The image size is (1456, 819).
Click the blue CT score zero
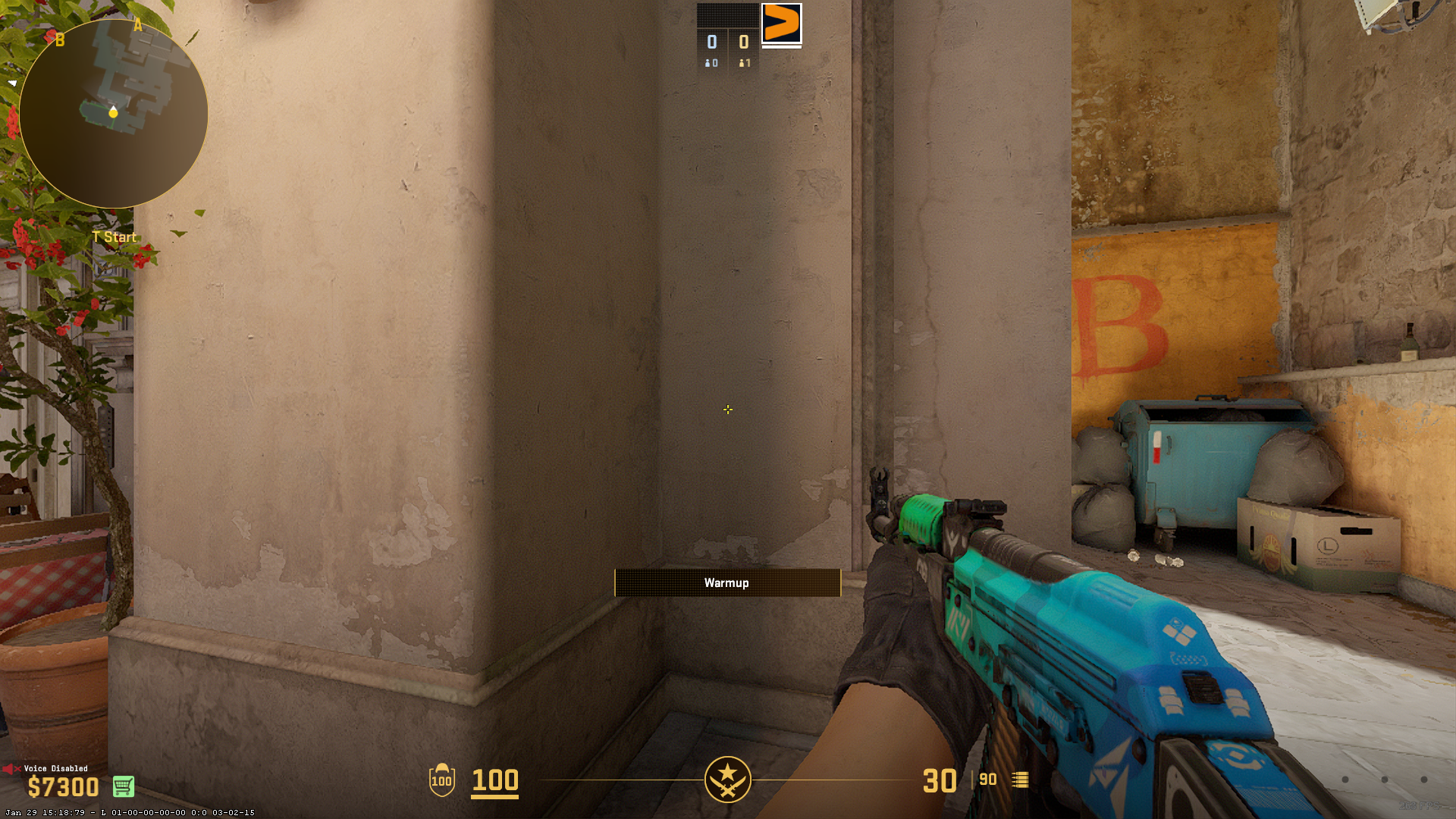pyautogui.click(x=711, y=43)
